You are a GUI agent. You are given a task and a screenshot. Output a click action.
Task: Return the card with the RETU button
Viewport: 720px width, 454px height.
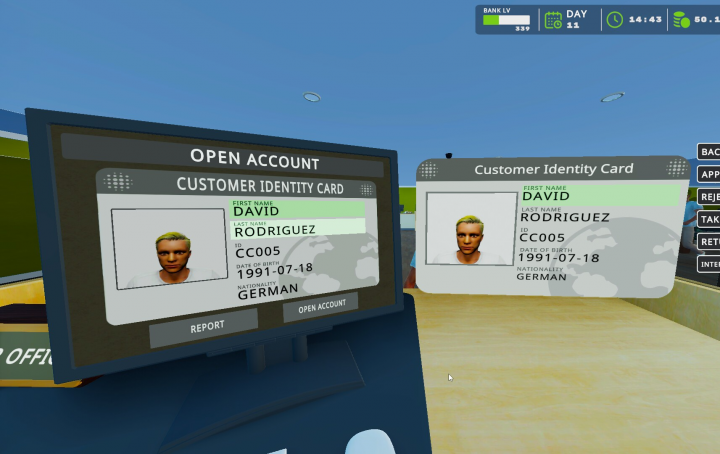tap(709, 242)
